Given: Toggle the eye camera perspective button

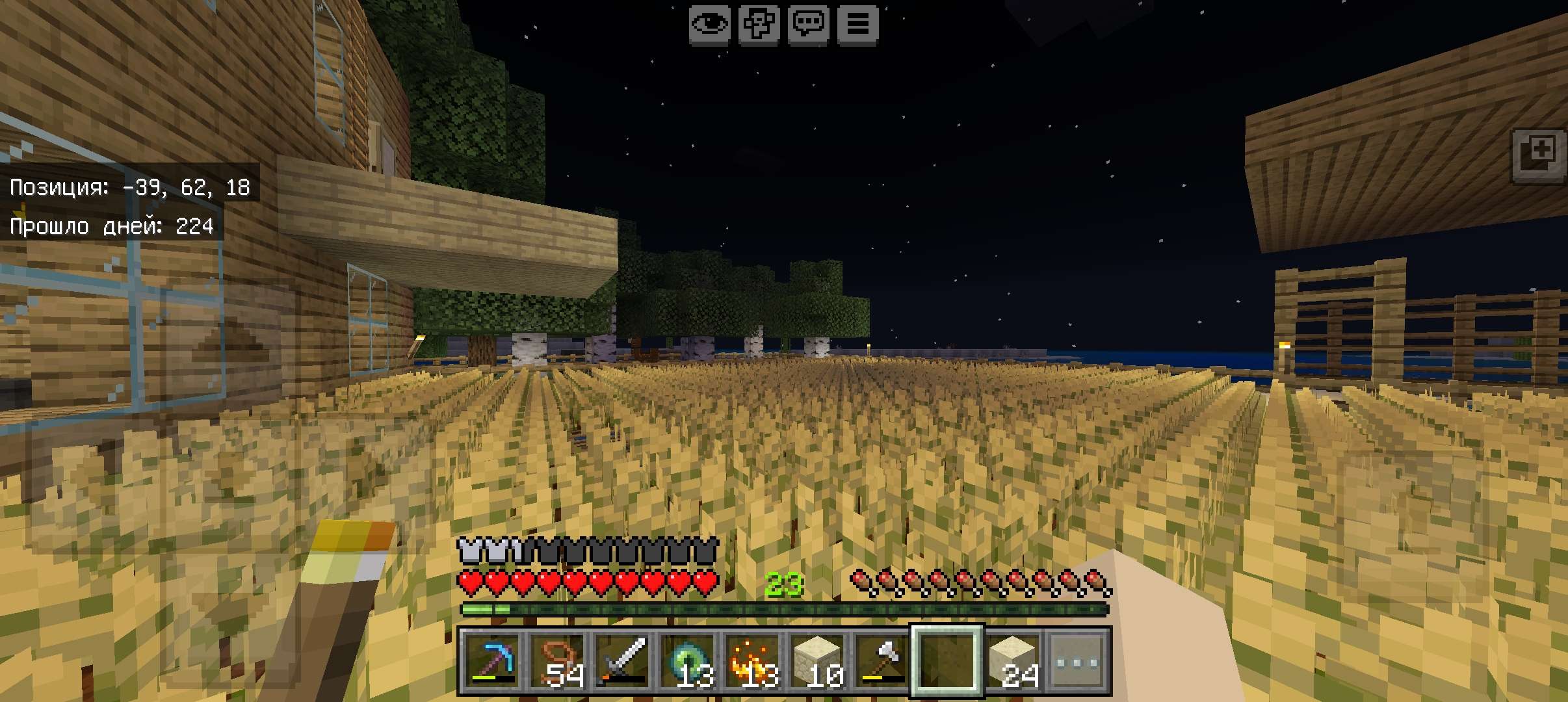Looking at the screenshot, I should coord(709,25).
